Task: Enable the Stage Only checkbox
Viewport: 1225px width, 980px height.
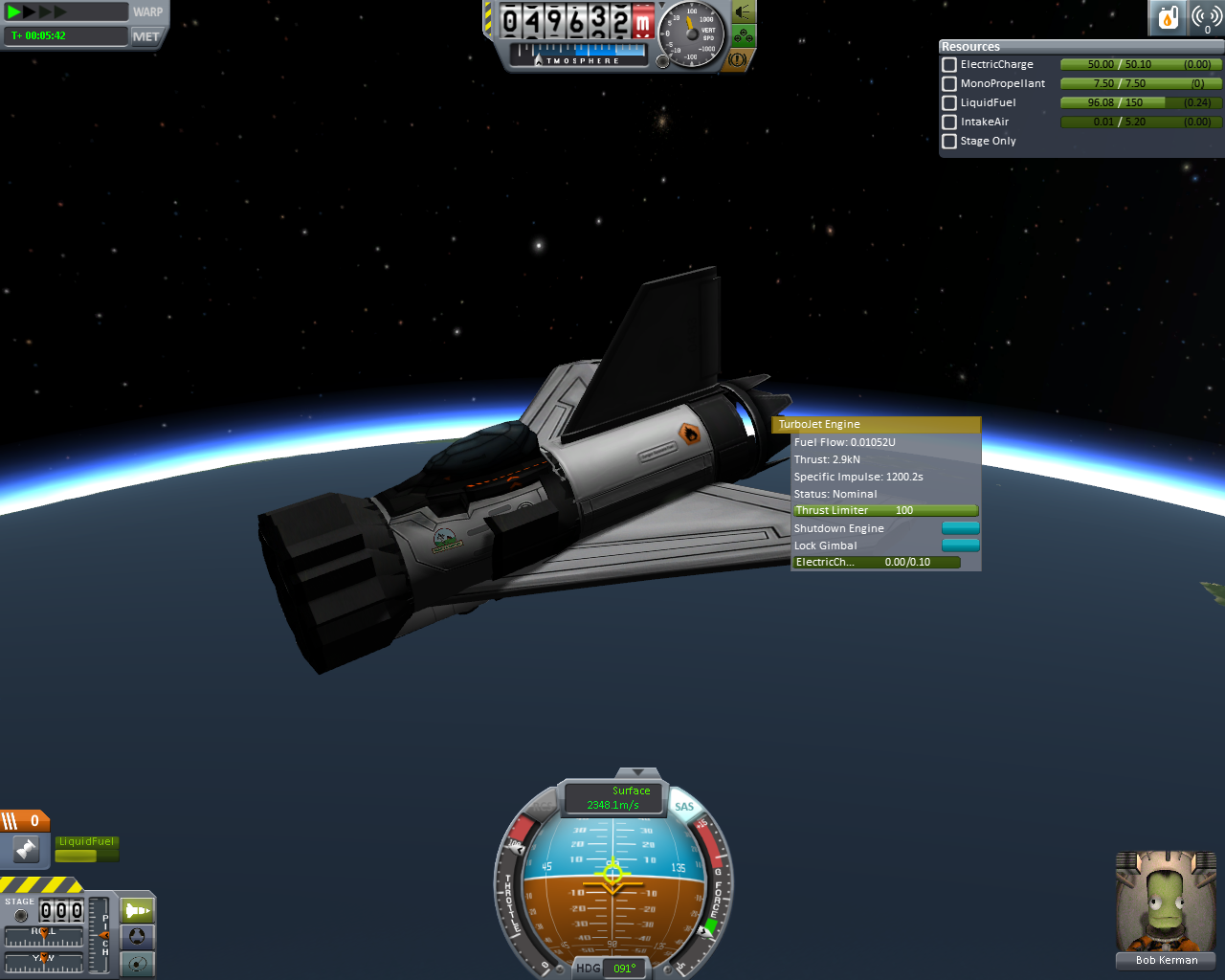Action: click(x=949, y=142)
